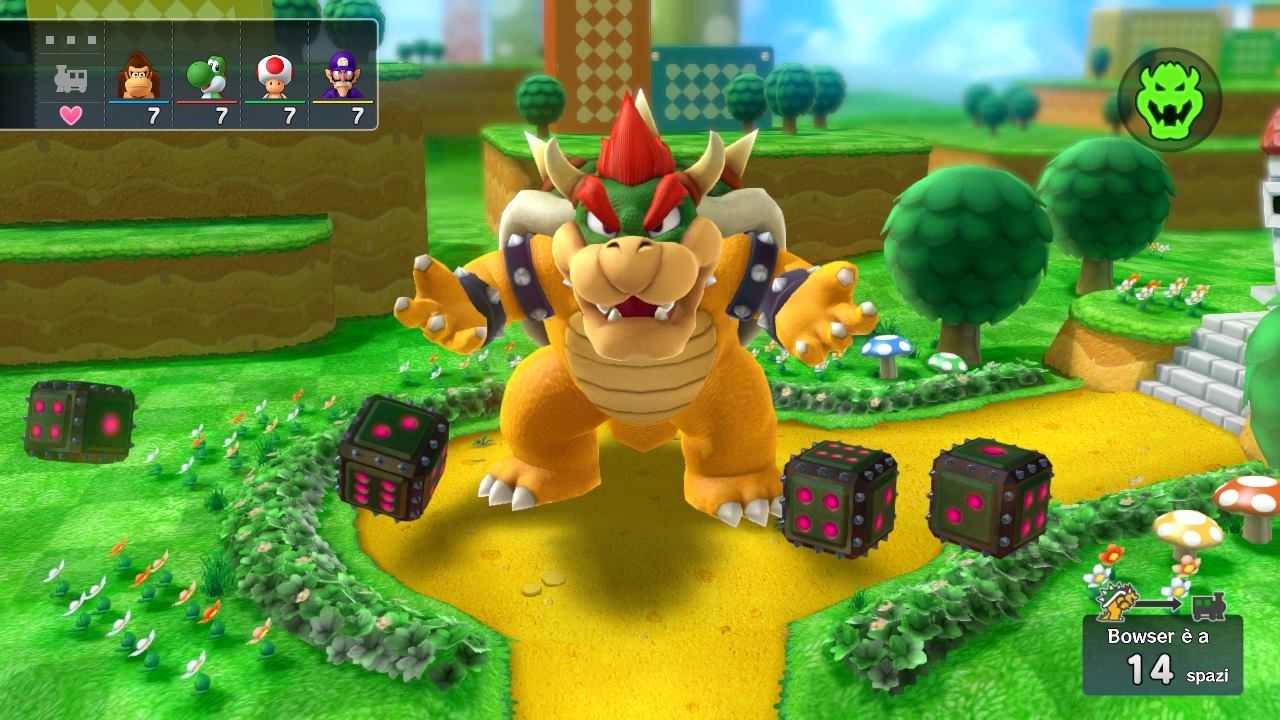Click the green Bowser emblem badge

click(1169, 99)
